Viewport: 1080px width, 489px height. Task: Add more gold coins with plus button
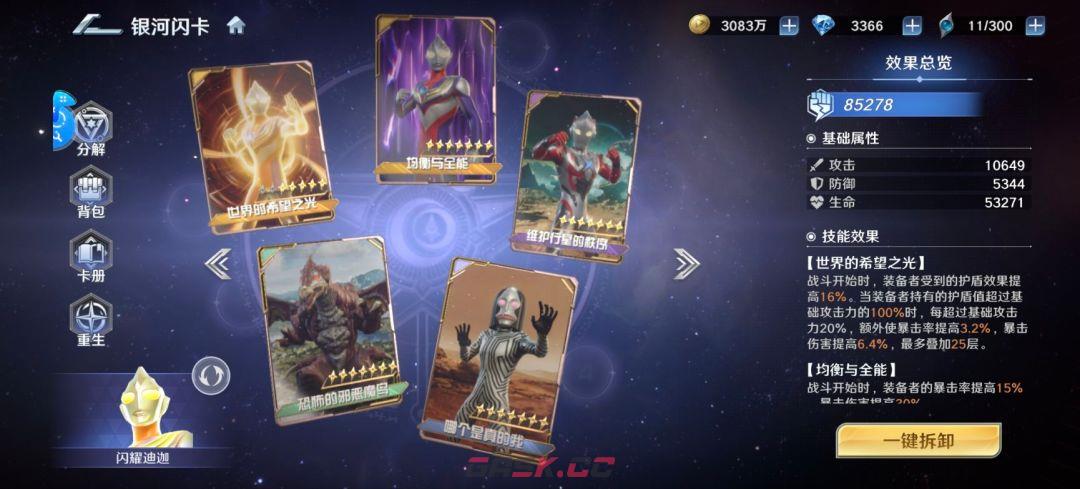(789, 26)
